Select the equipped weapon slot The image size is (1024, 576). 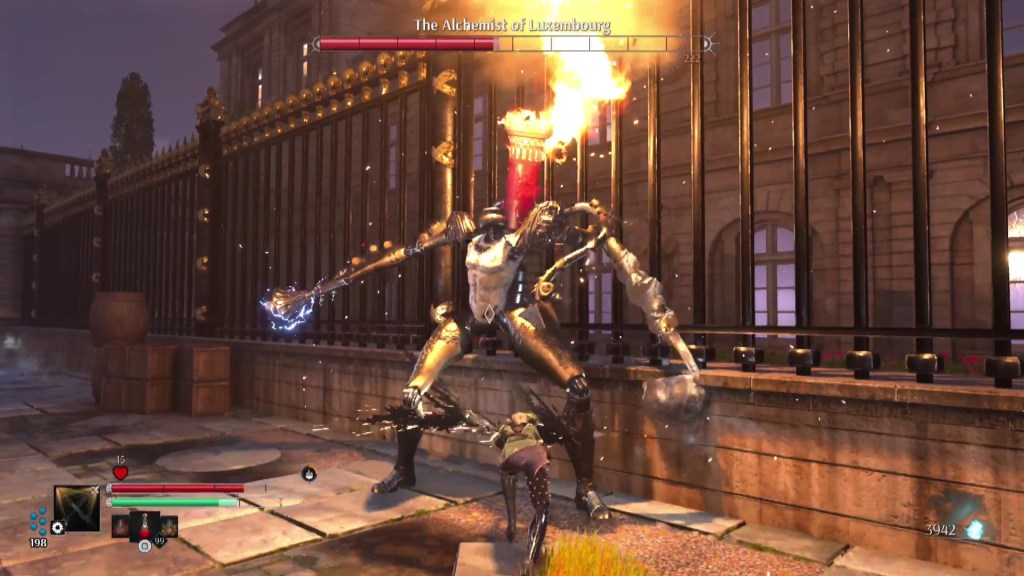click(x=77, y=507)
